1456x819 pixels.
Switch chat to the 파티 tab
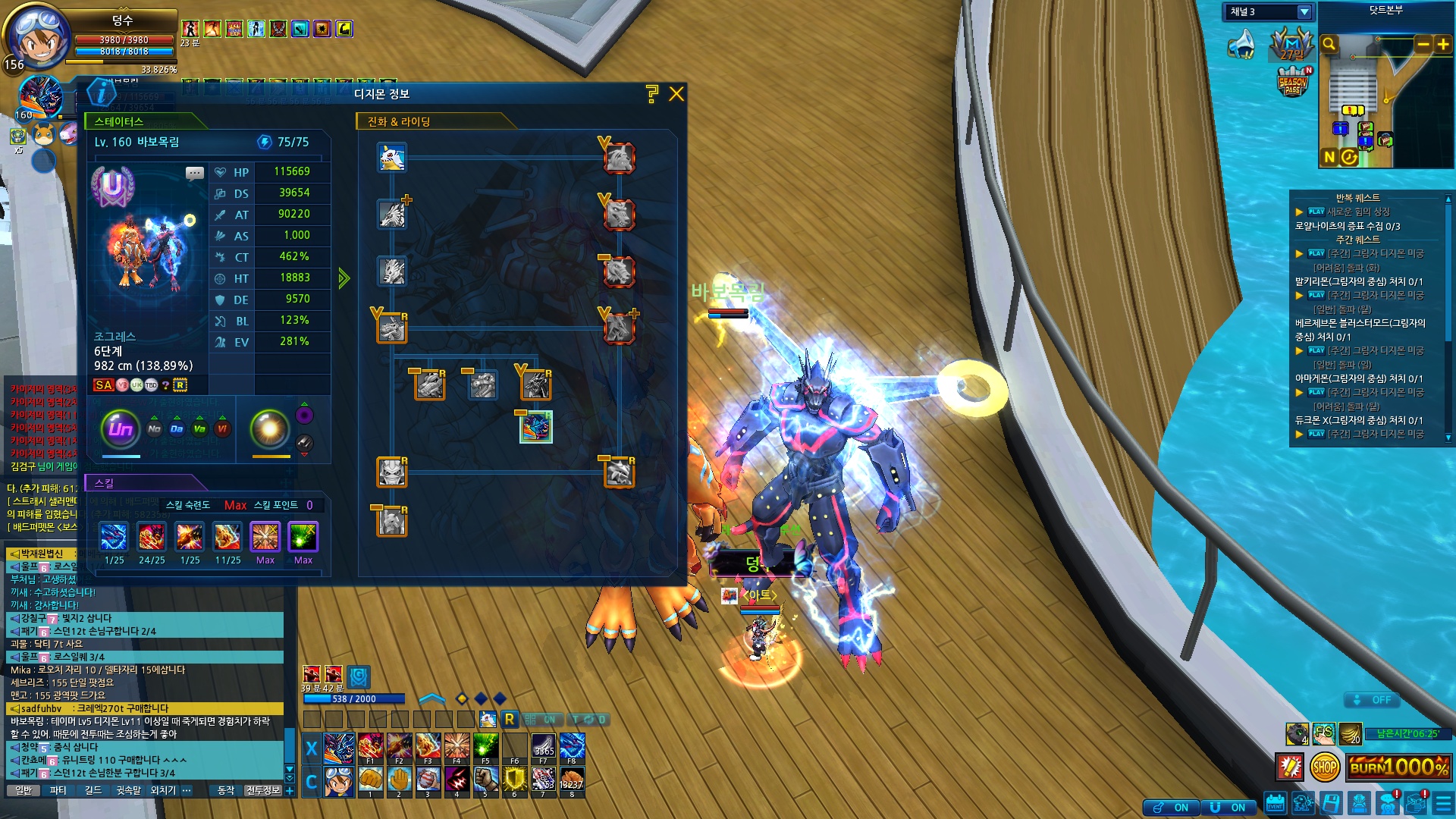[x=58, y=790]
